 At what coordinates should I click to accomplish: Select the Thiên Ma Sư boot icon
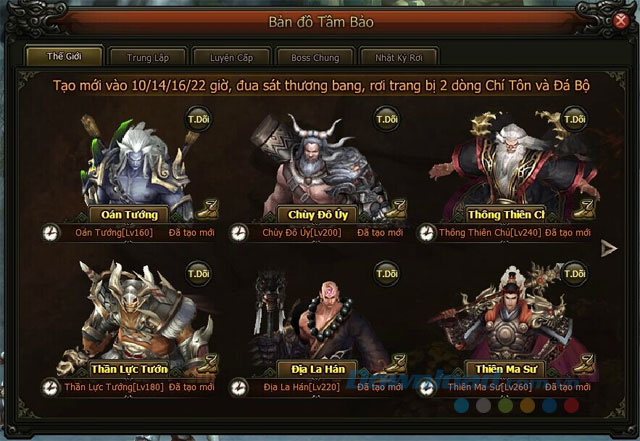[x=584, y=362]
